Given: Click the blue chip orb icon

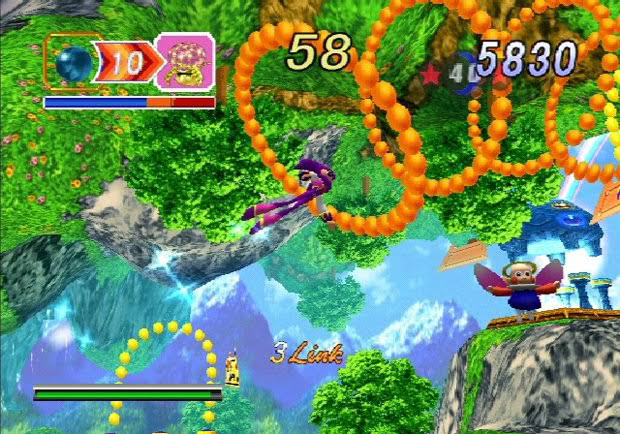Looking at the screenshot, I should [x=74, y=65].
